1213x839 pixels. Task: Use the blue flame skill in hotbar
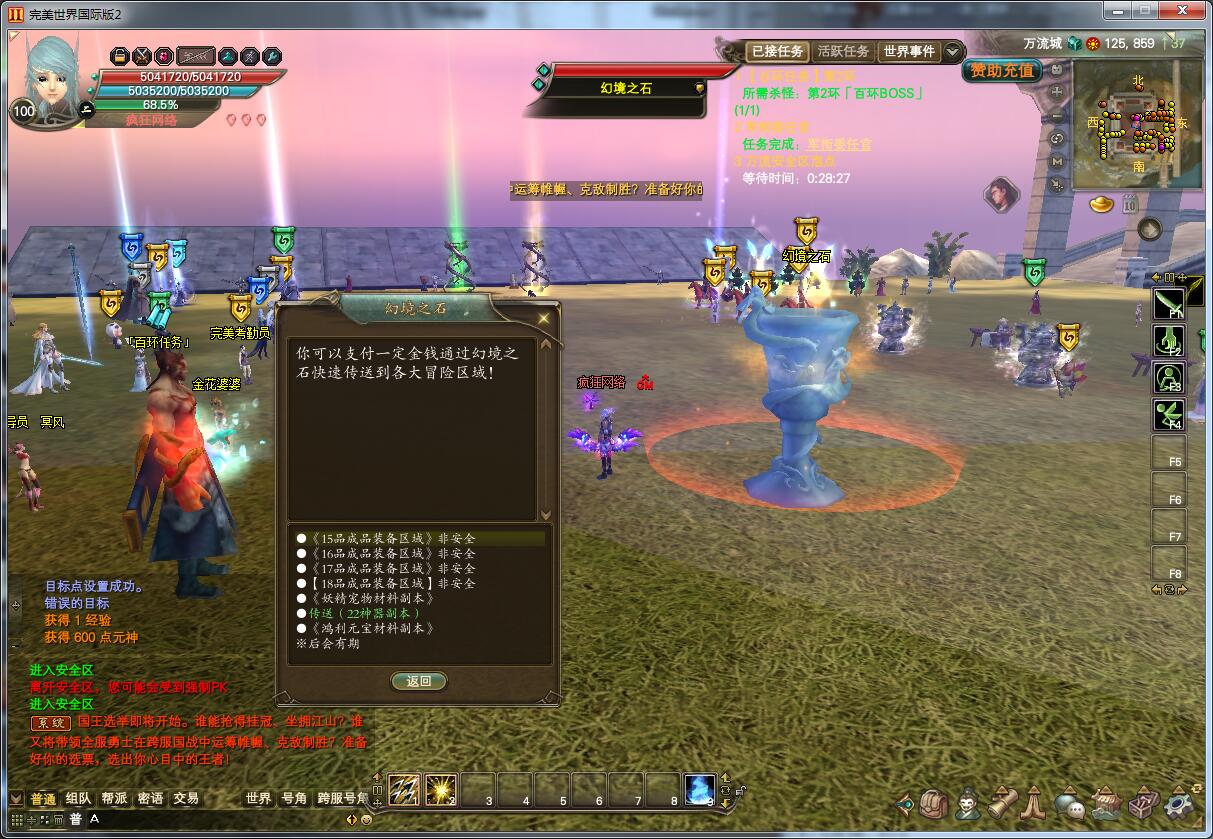[x=699, y=790]
